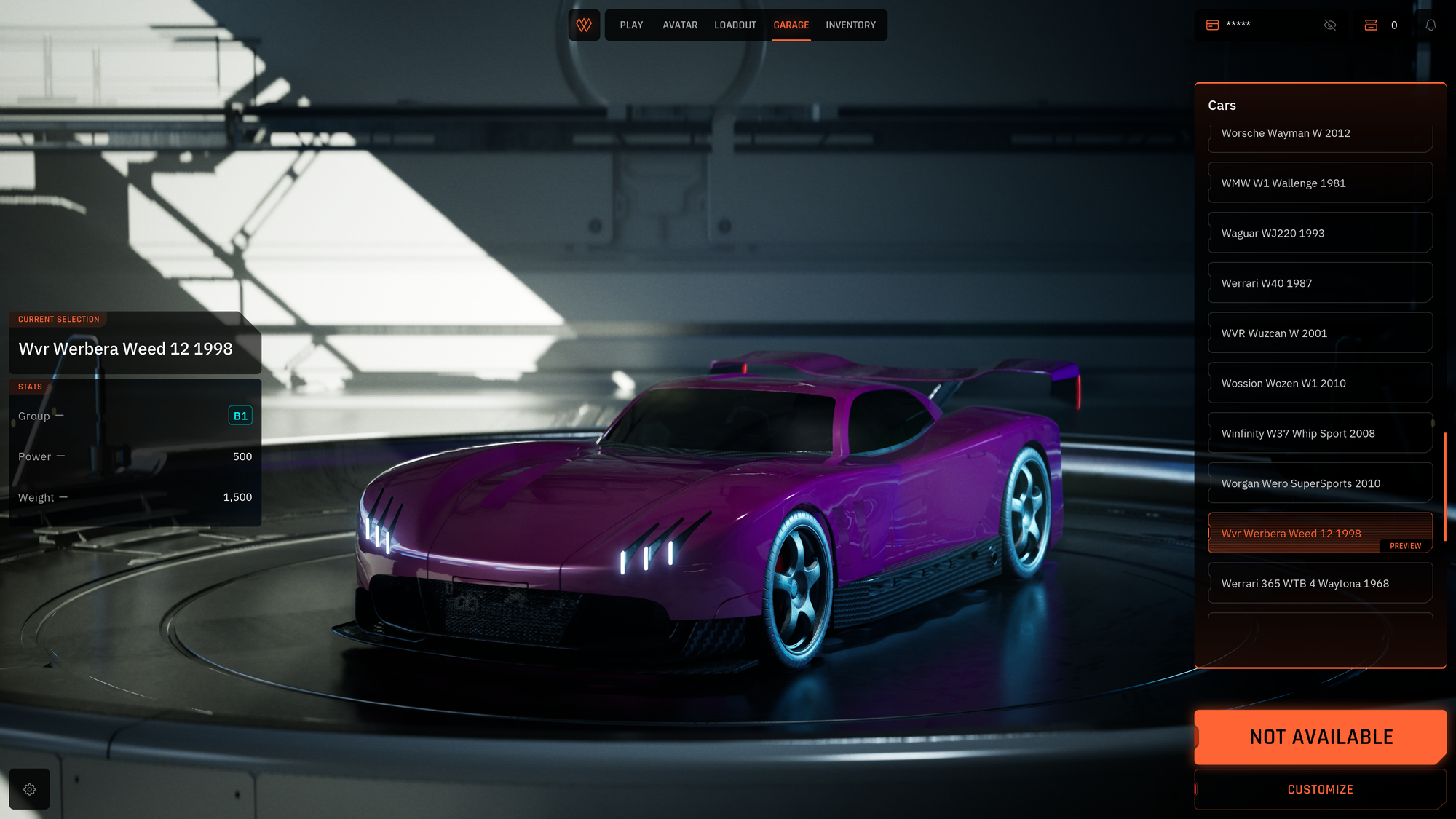The image size is (1456, 819).
Task: Pick the Waguar WJ220 1993 car
Action: click(1320, 233)
